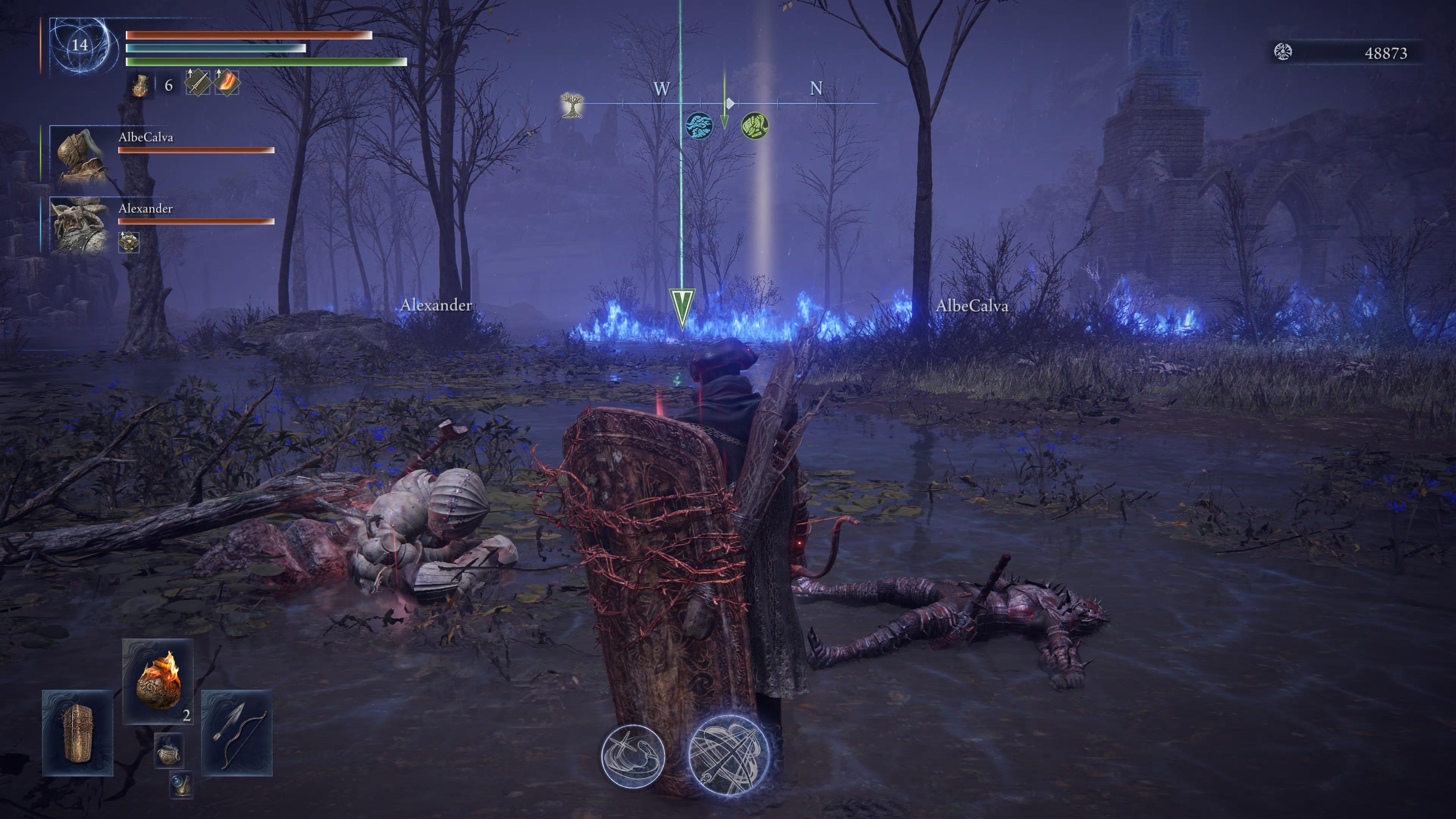Inspect the sword attack buff icon

[197, 83]
